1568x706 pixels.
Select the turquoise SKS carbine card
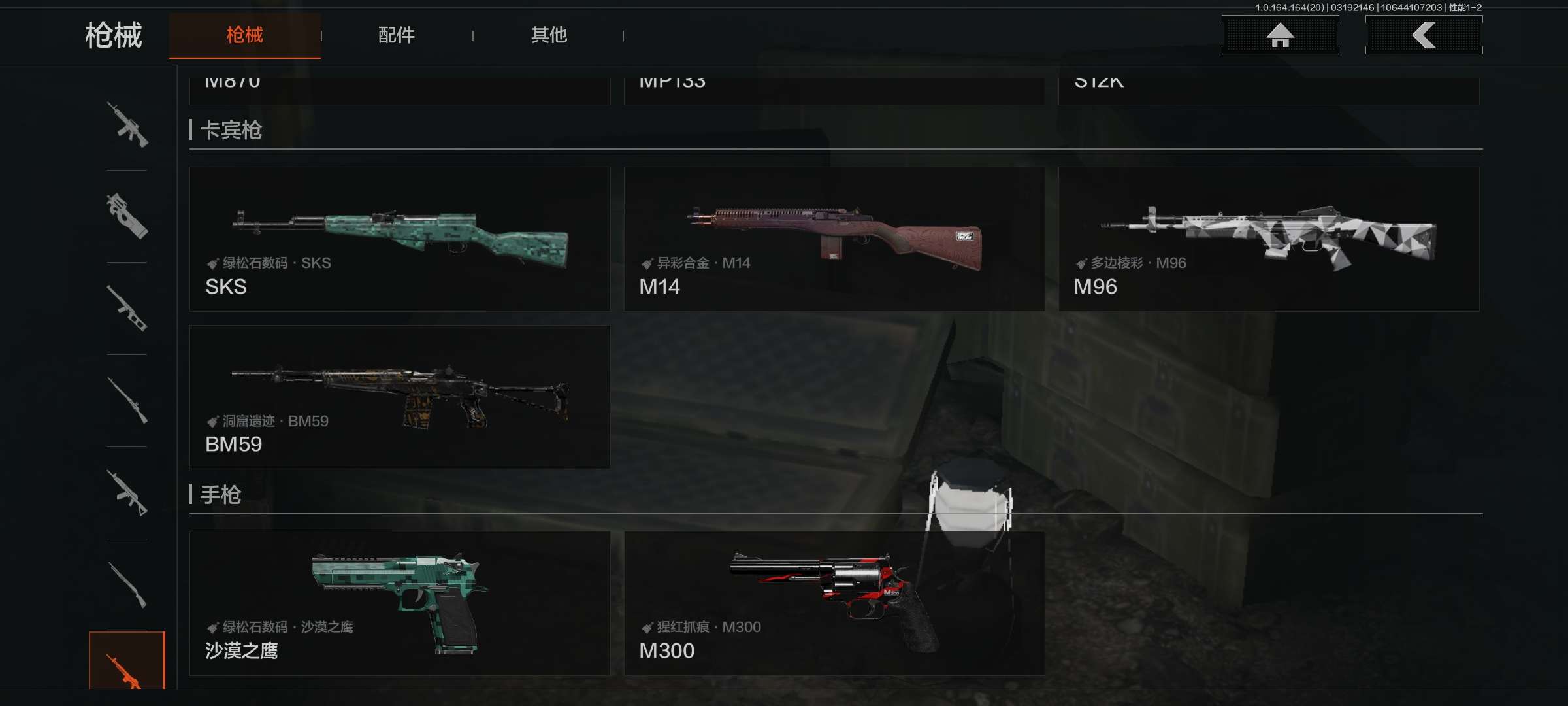point(400,239)
